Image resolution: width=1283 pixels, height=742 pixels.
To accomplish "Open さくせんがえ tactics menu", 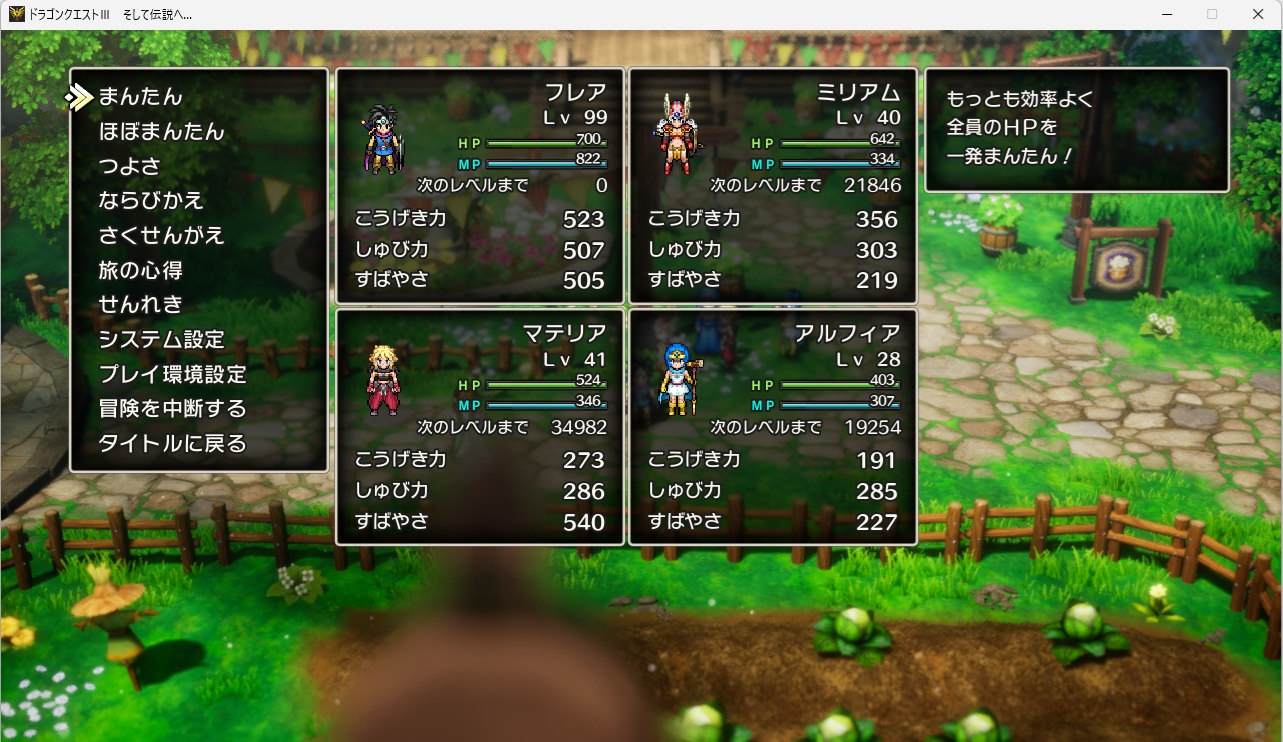I will click(x=161, y=236).
